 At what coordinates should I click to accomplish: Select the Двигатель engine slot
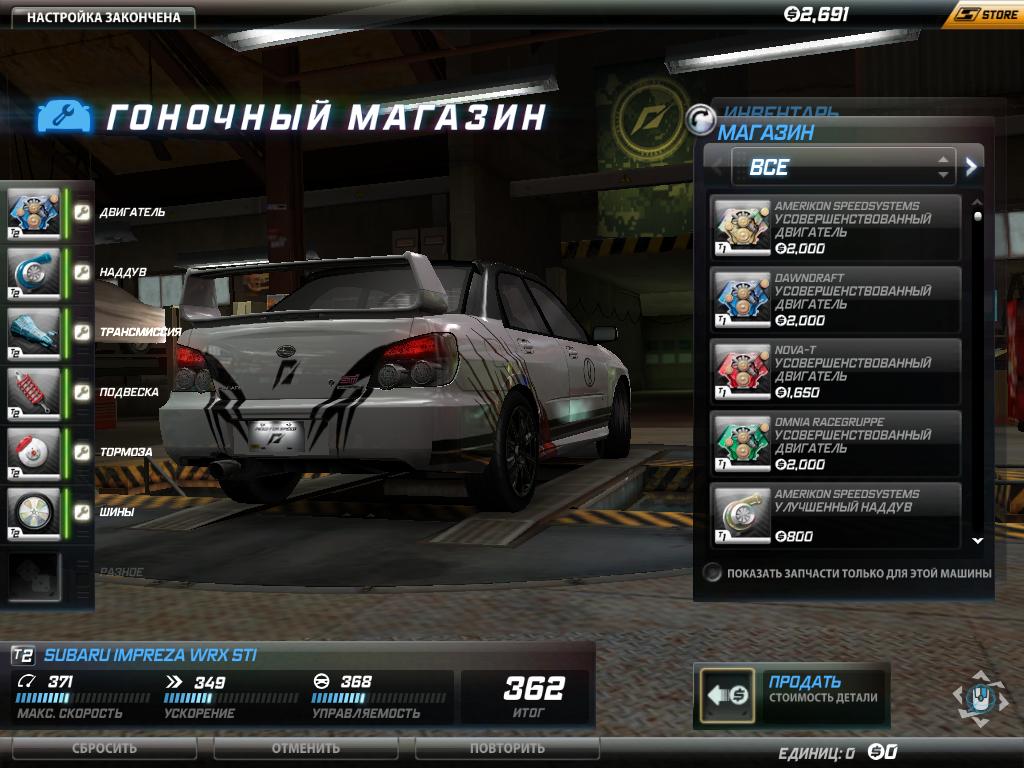(x=34, y=212)
